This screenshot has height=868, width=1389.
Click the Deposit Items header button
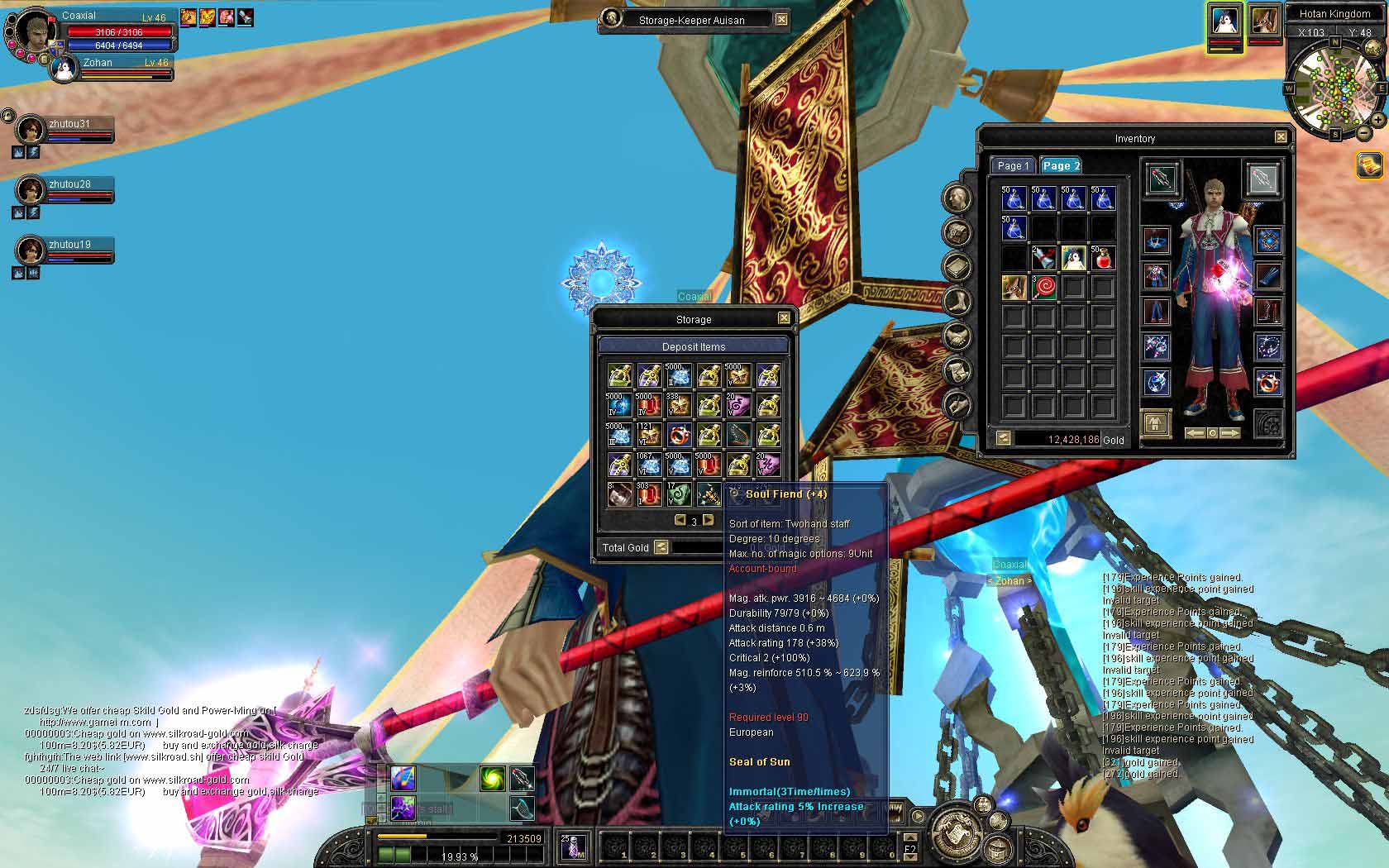click(x=694, y=346)
